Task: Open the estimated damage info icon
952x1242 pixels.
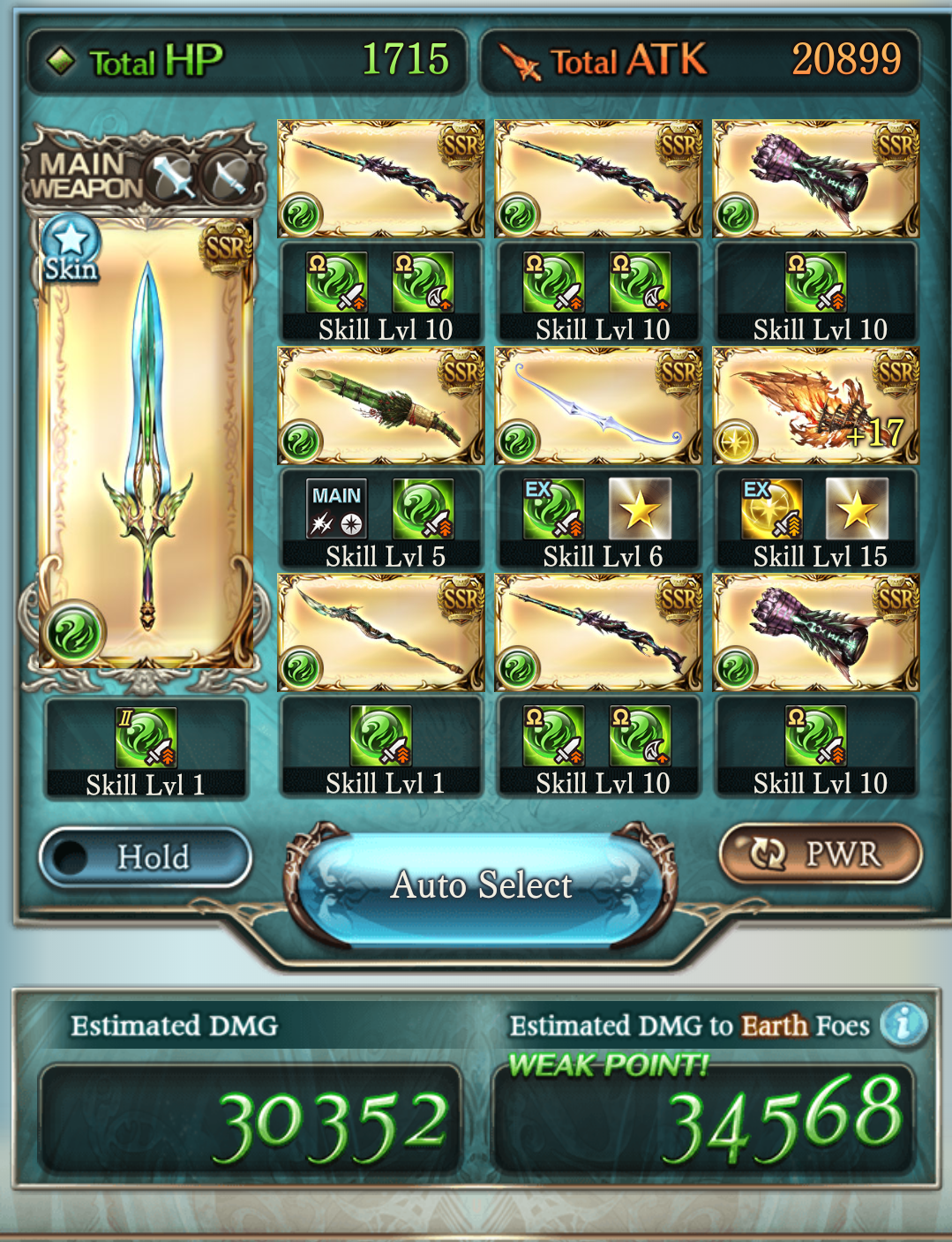Action: 903,1024
